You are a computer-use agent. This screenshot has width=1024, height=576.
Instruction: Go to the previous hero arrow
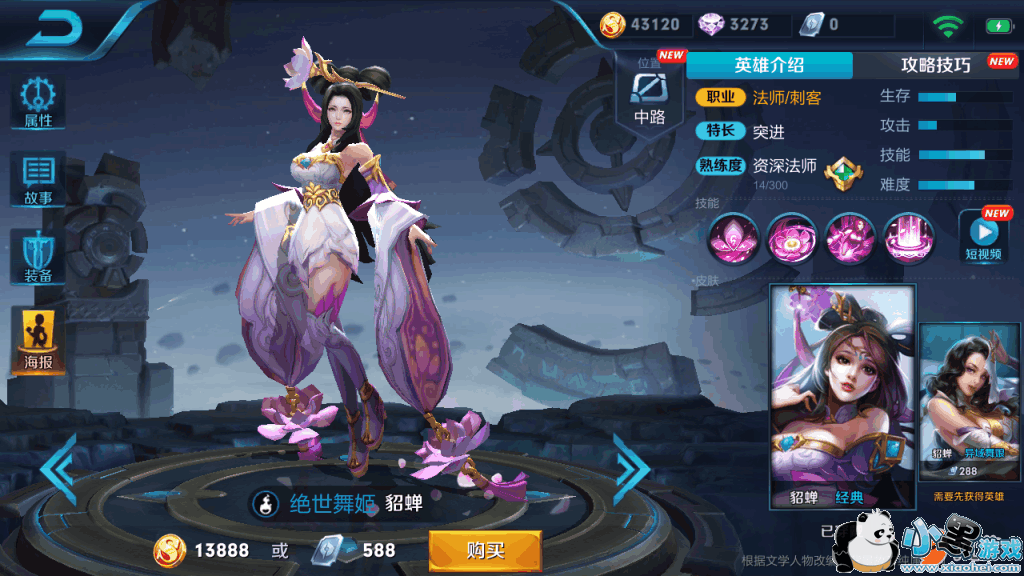click(59, 469)
